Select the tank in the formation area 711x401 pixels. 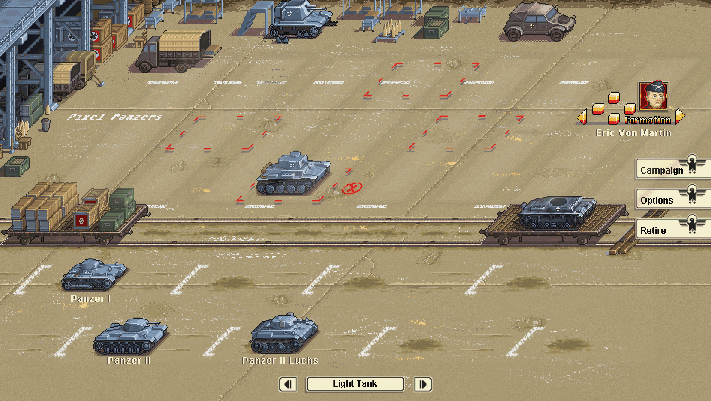292,172
